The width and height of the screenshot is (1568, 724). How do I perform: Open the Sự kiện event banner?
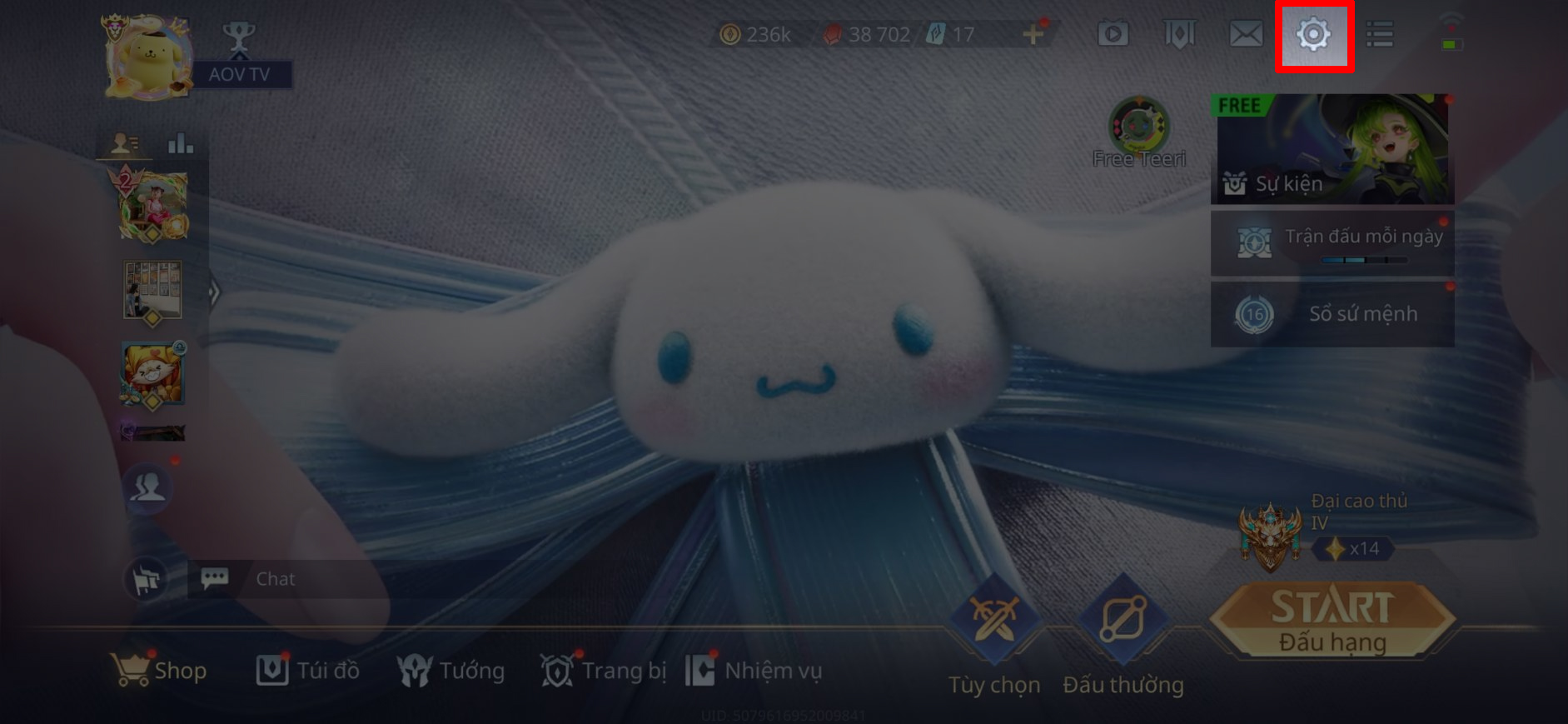click(x=1332, y=149)
